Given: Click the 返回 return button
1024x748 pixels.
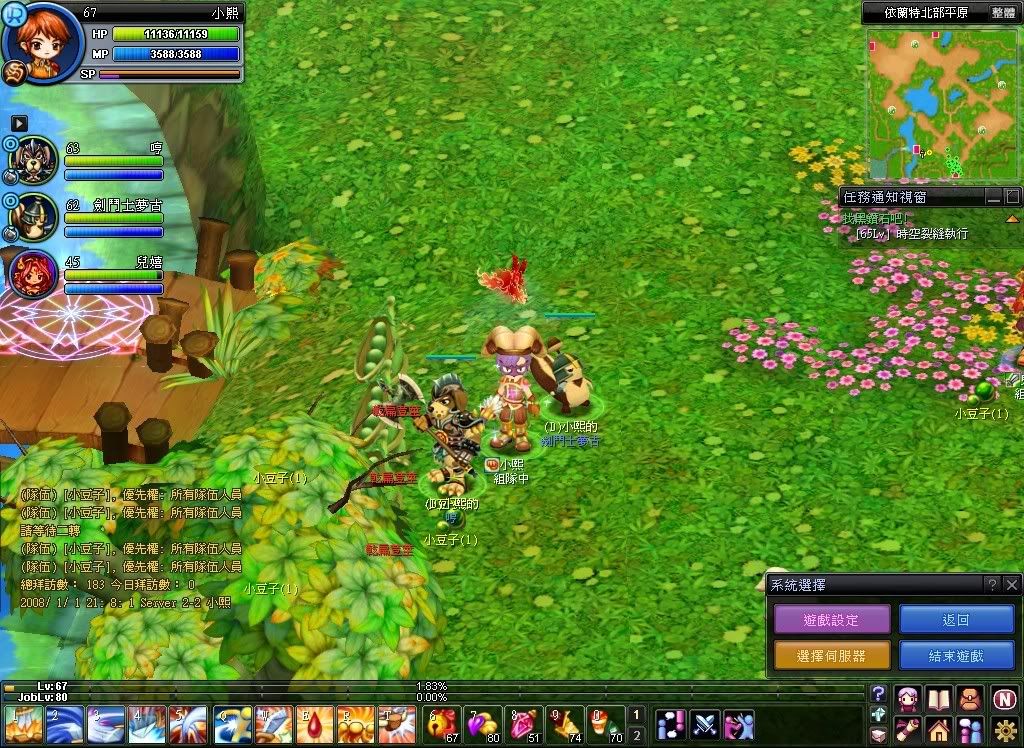Looking at the screenshot, I should click(x=956, y=620).
